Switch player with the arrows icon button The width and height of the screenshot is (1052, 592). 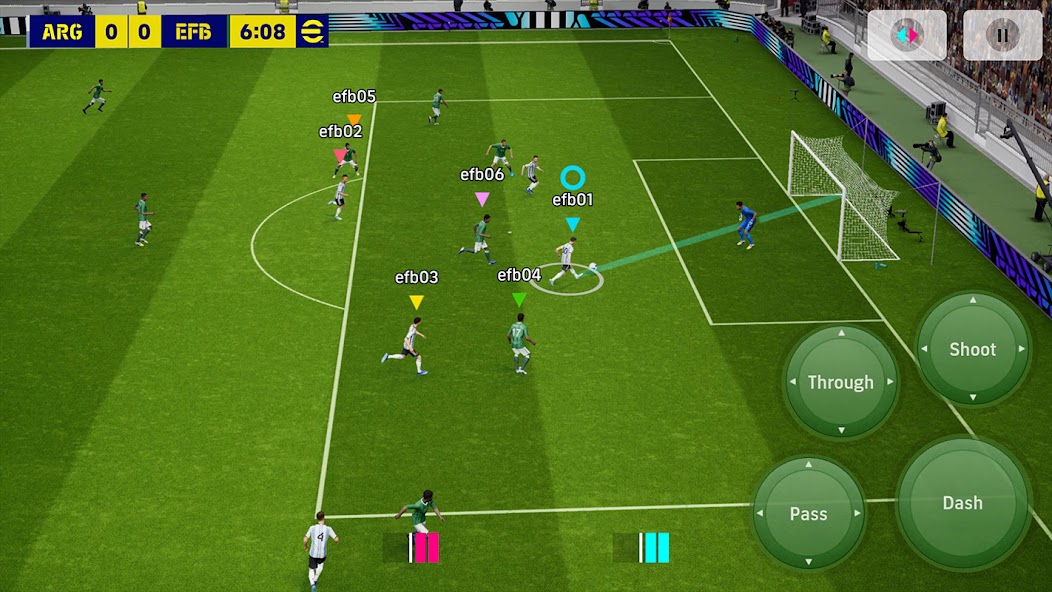point(907,36)
